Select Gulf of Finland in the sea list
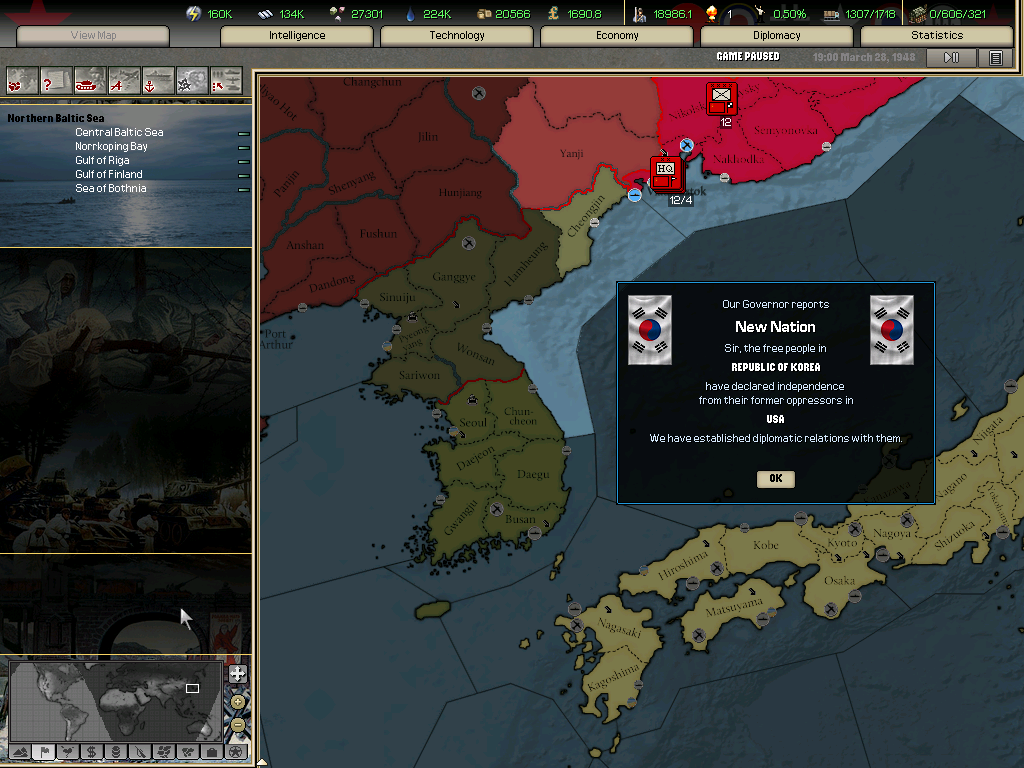 point(109,174)
